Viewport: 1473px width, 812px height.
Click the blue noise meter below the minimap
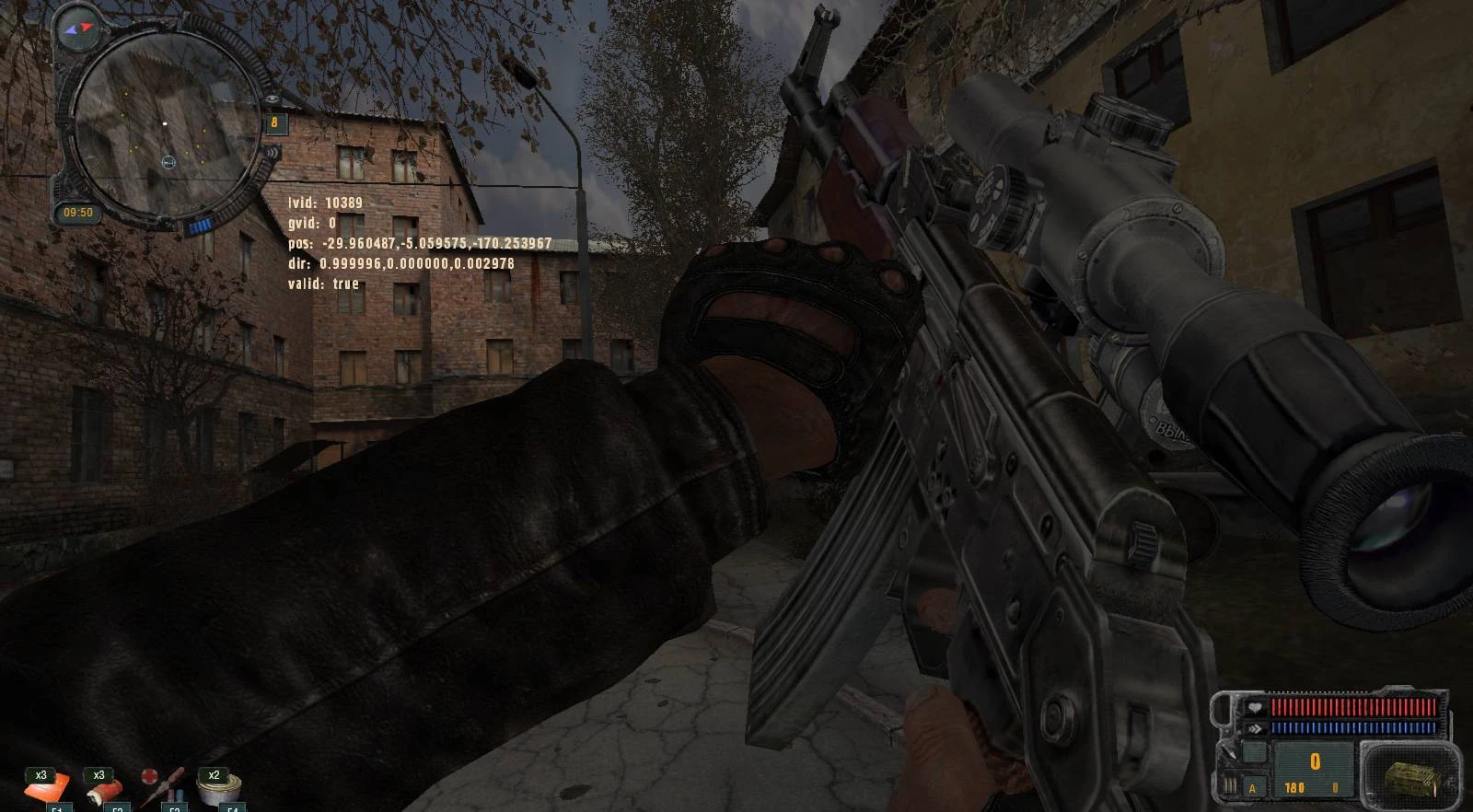coord(202,224)
